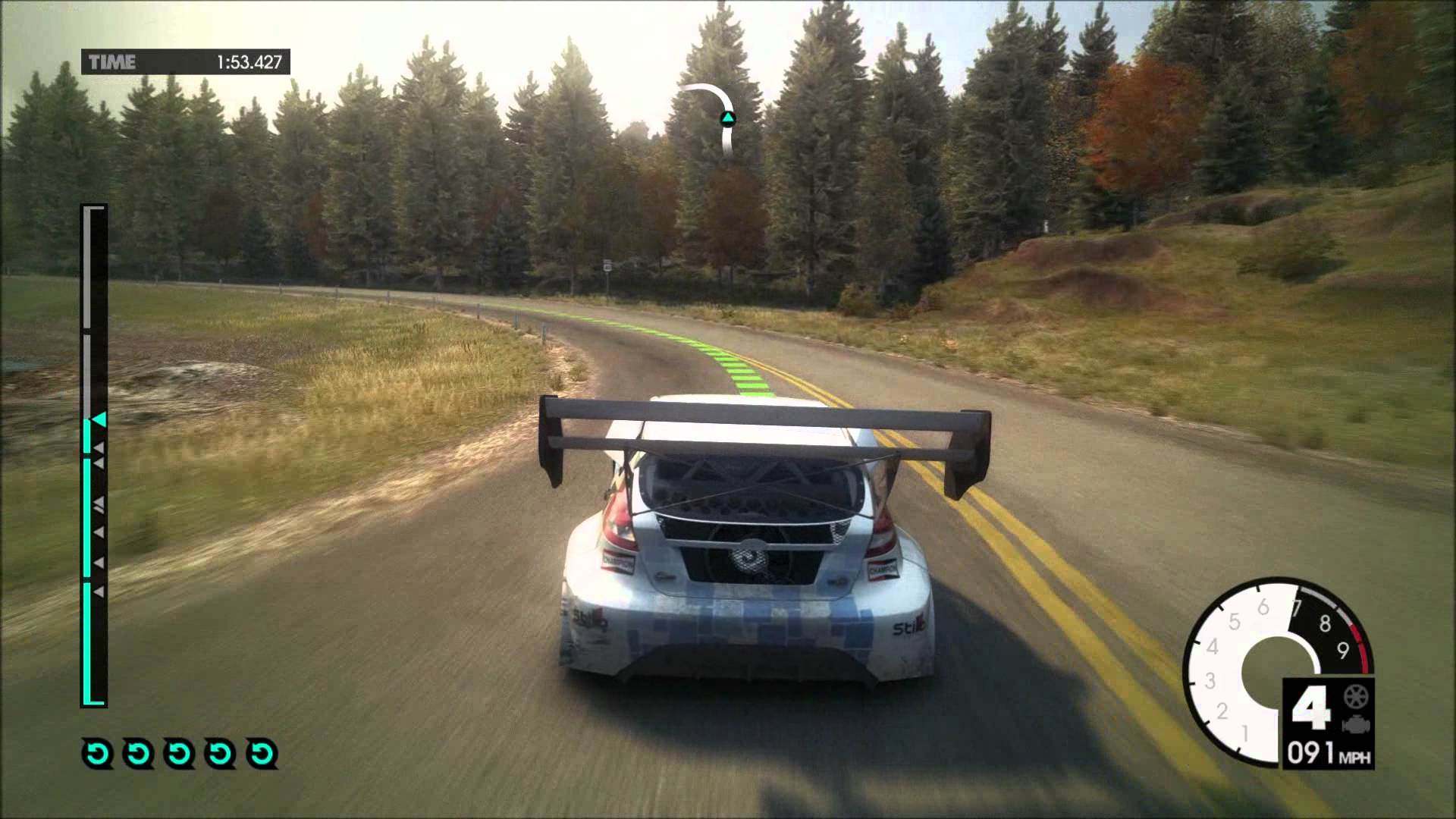Click the gear number 4 display
The height and width of the screenshot is (819, 1456).
point(1312,709)
